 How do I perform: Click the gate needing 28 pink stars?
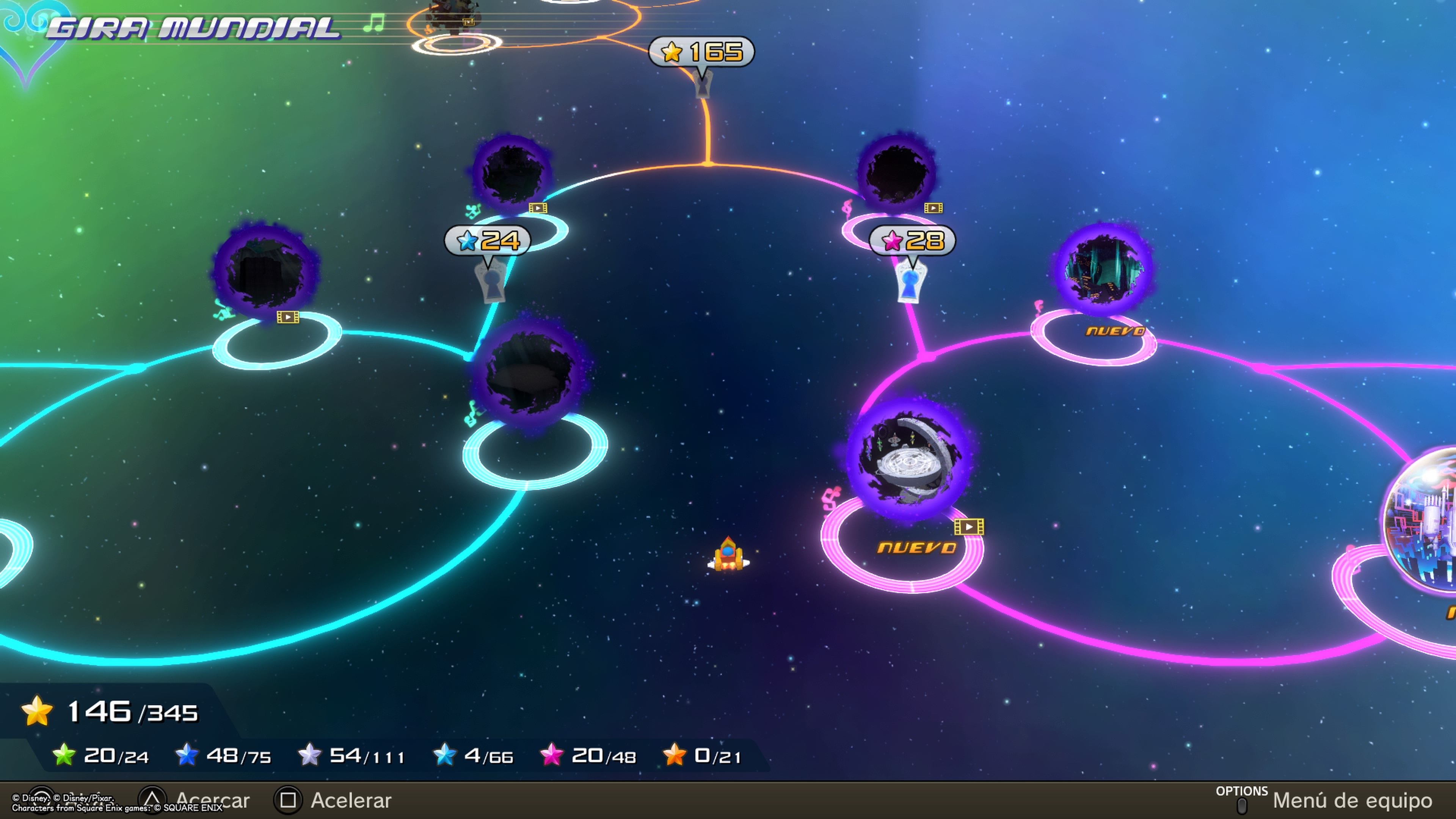(x=910, y=281)
